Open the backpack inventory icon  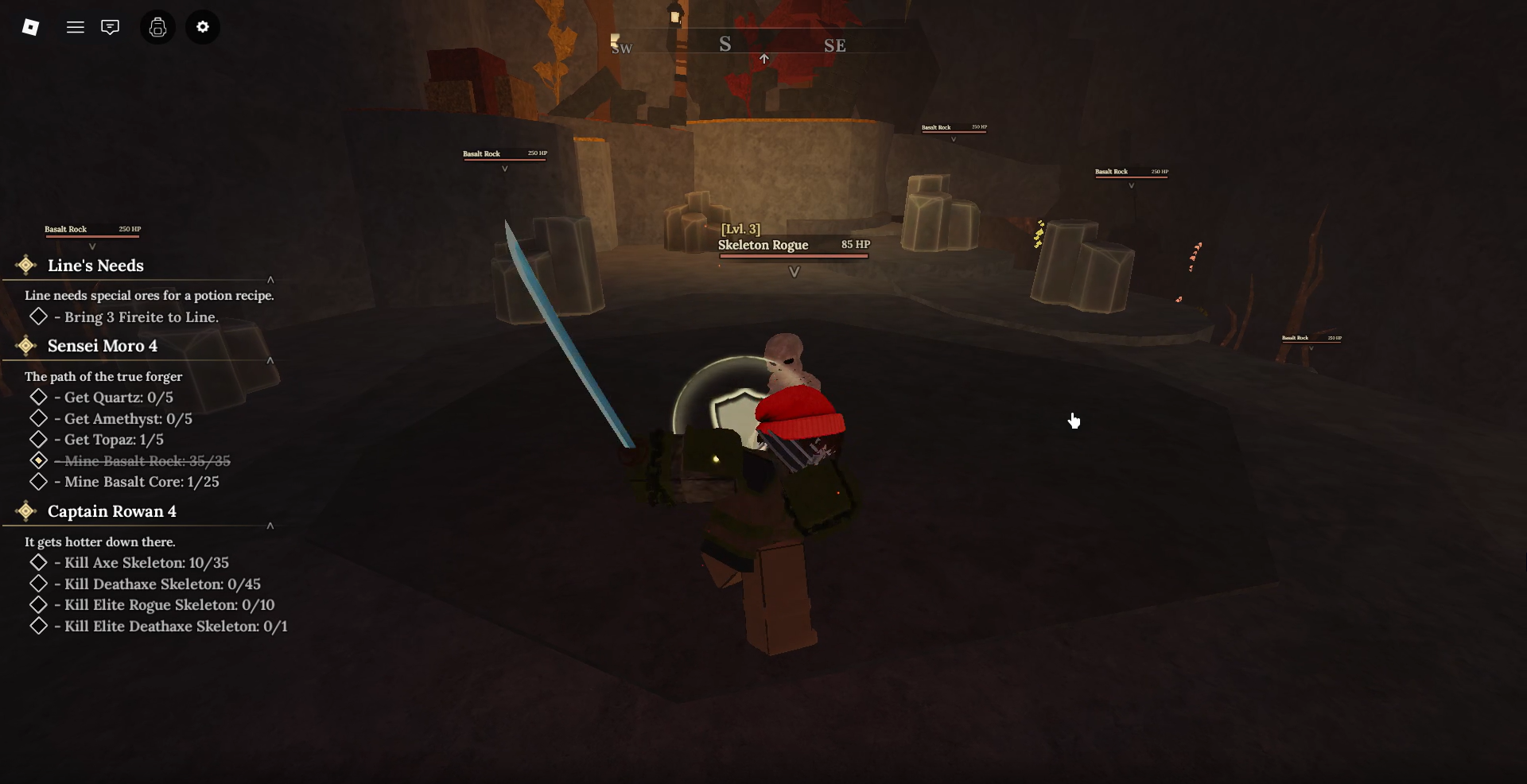coord(157,26)
